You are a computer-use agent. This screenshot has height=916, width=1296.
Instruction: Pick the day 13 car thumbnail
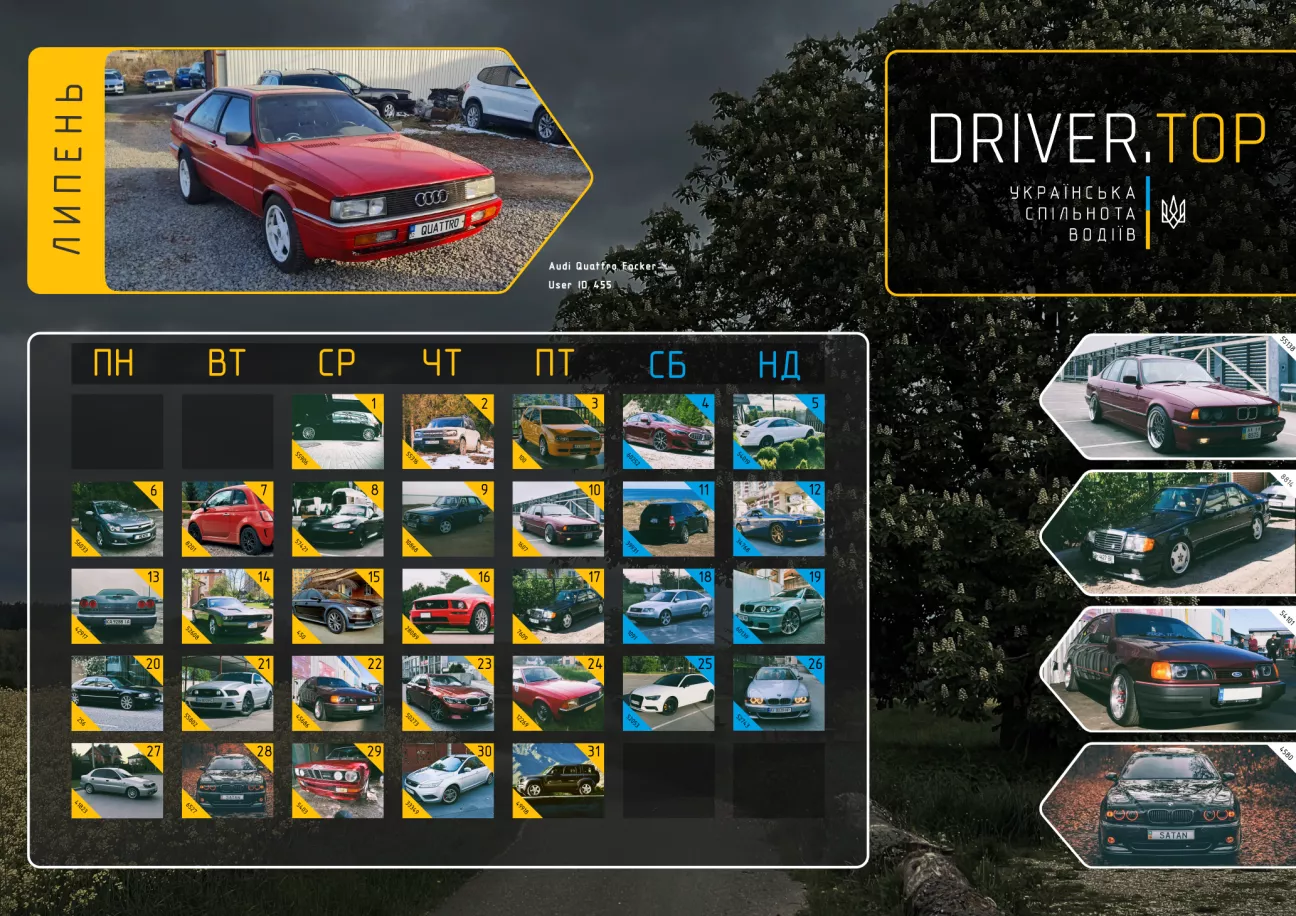117,606
